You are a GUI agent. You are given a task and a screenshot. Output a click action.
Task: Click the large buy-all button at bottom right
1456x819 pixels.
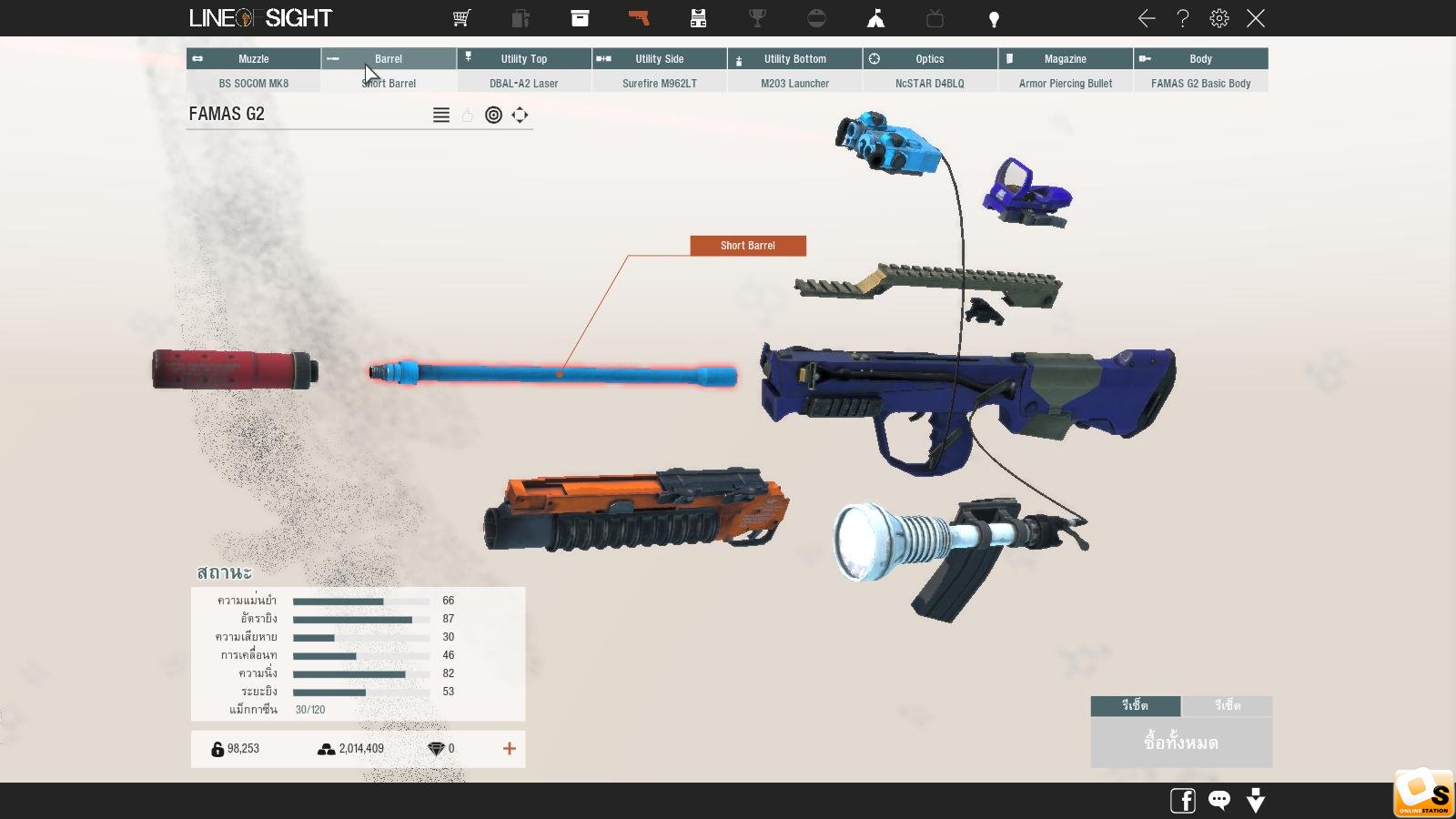coord(1181,743)
